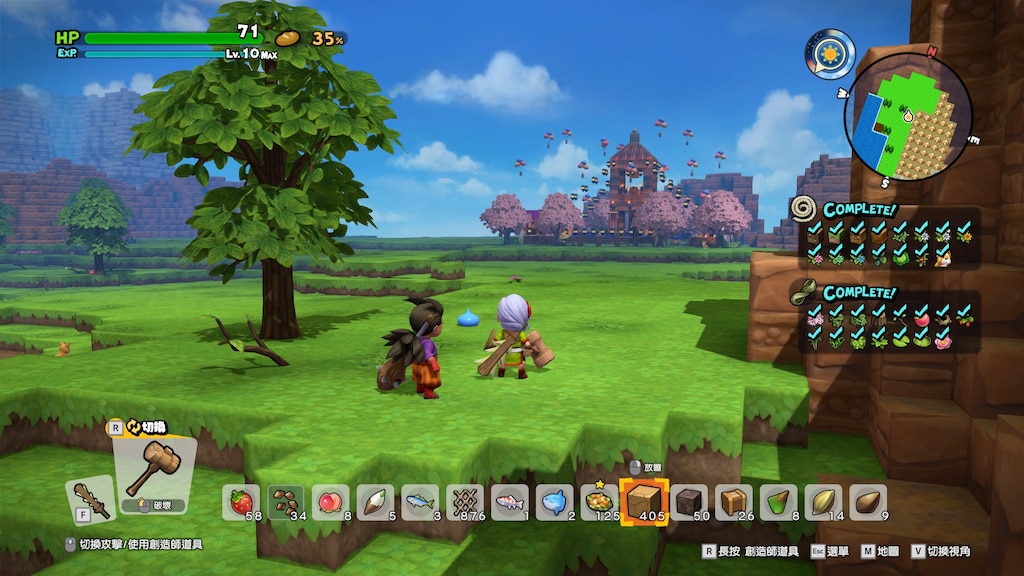Select the brown seeds slot with 34

286,501
